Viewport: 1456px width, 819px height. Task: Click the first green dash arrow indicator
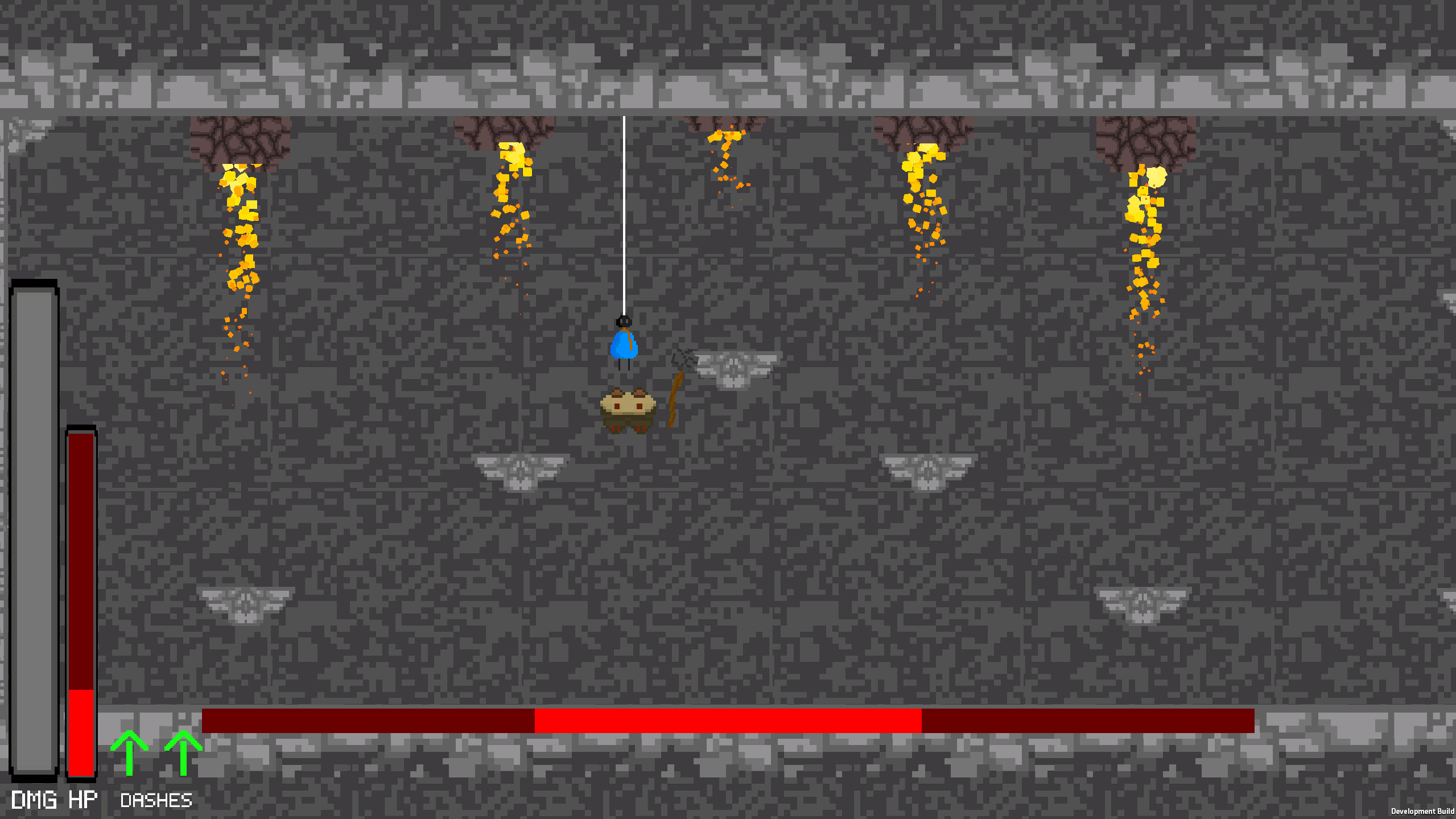(x=129, y=754)
